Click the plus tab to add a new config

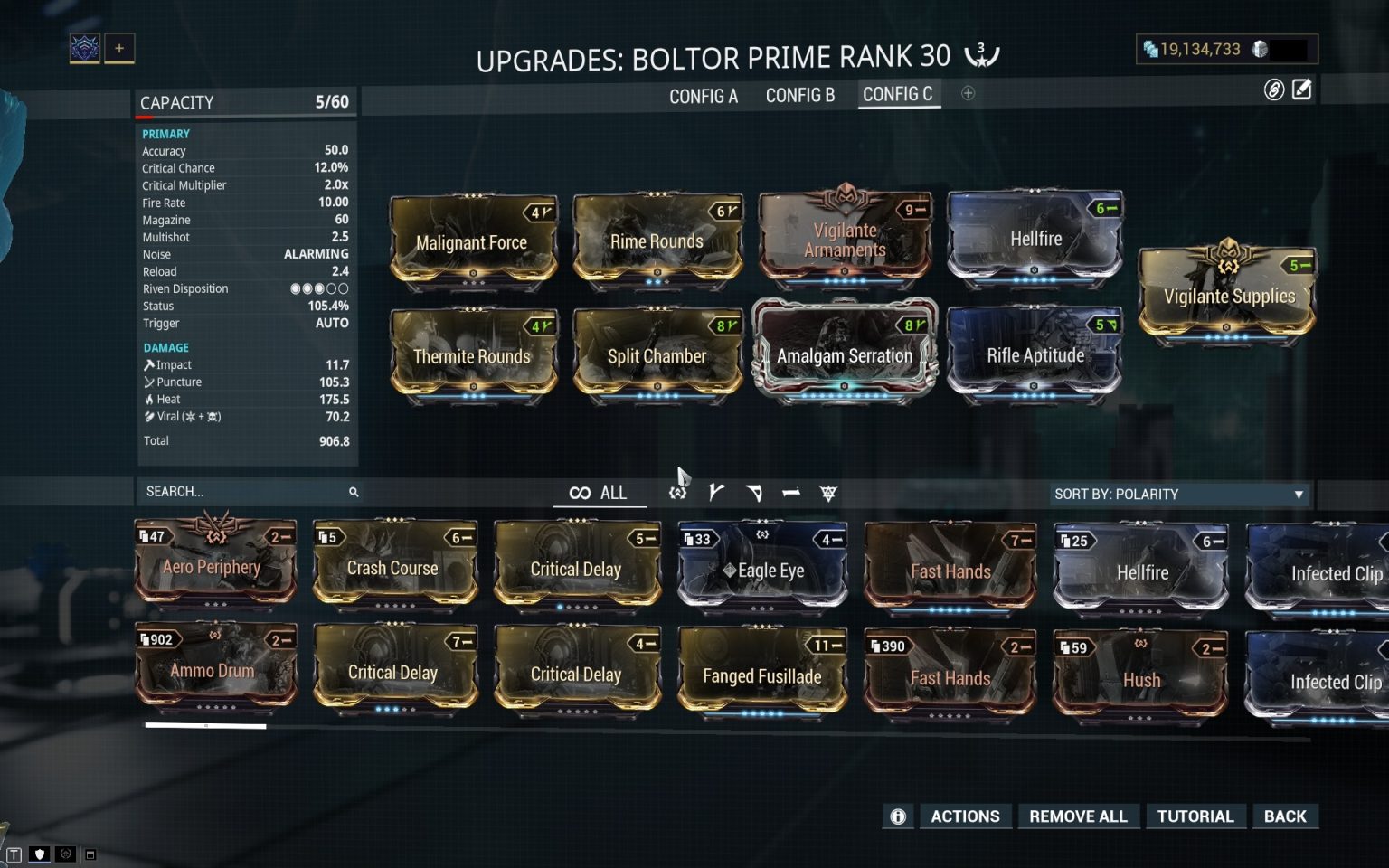(x=968, y=93)
